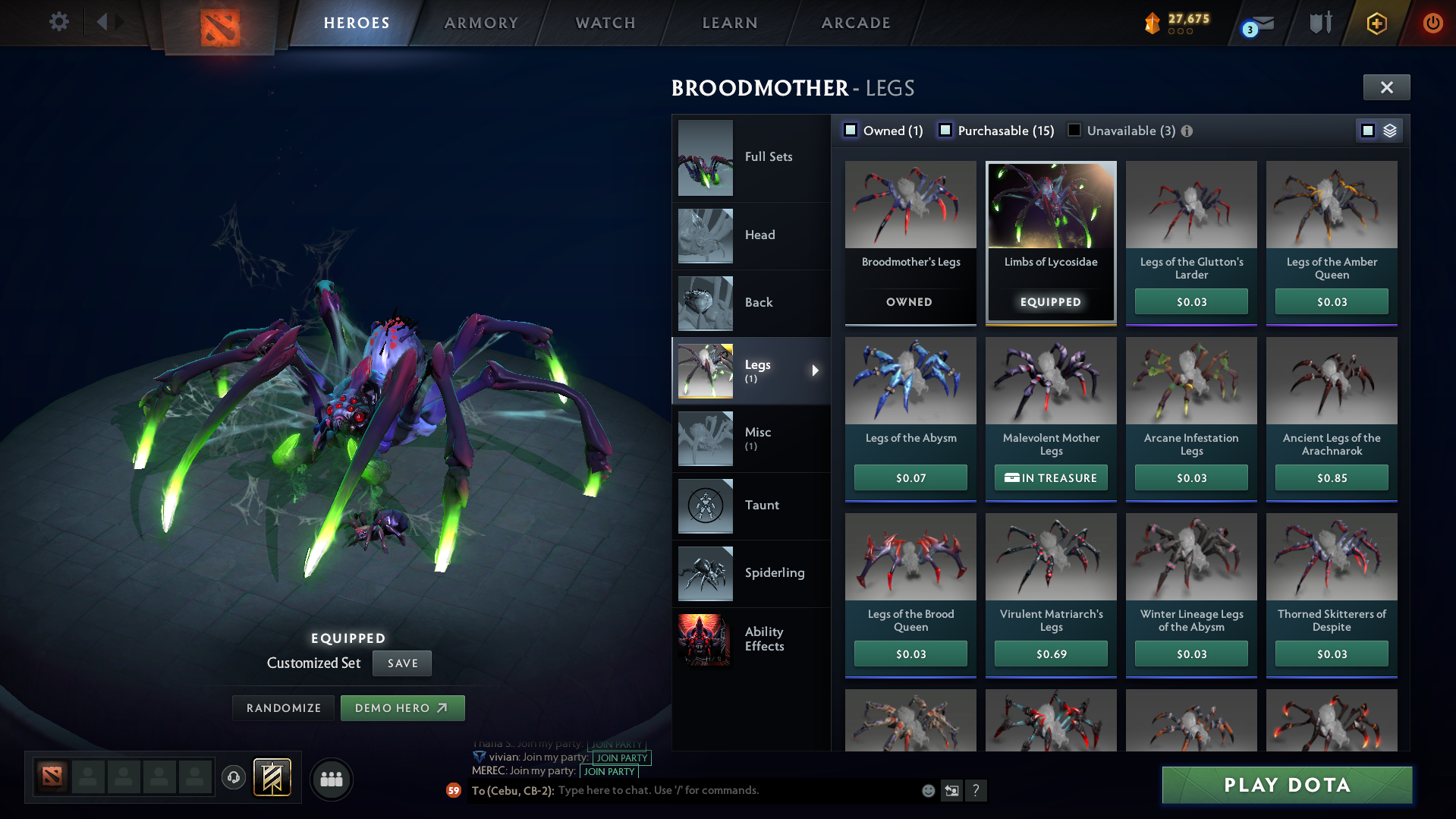Image resolution: width=1456 pixels, height=819 pixels.
Task: Select the Spiderling category spider icon
Action: coord(705,574)
